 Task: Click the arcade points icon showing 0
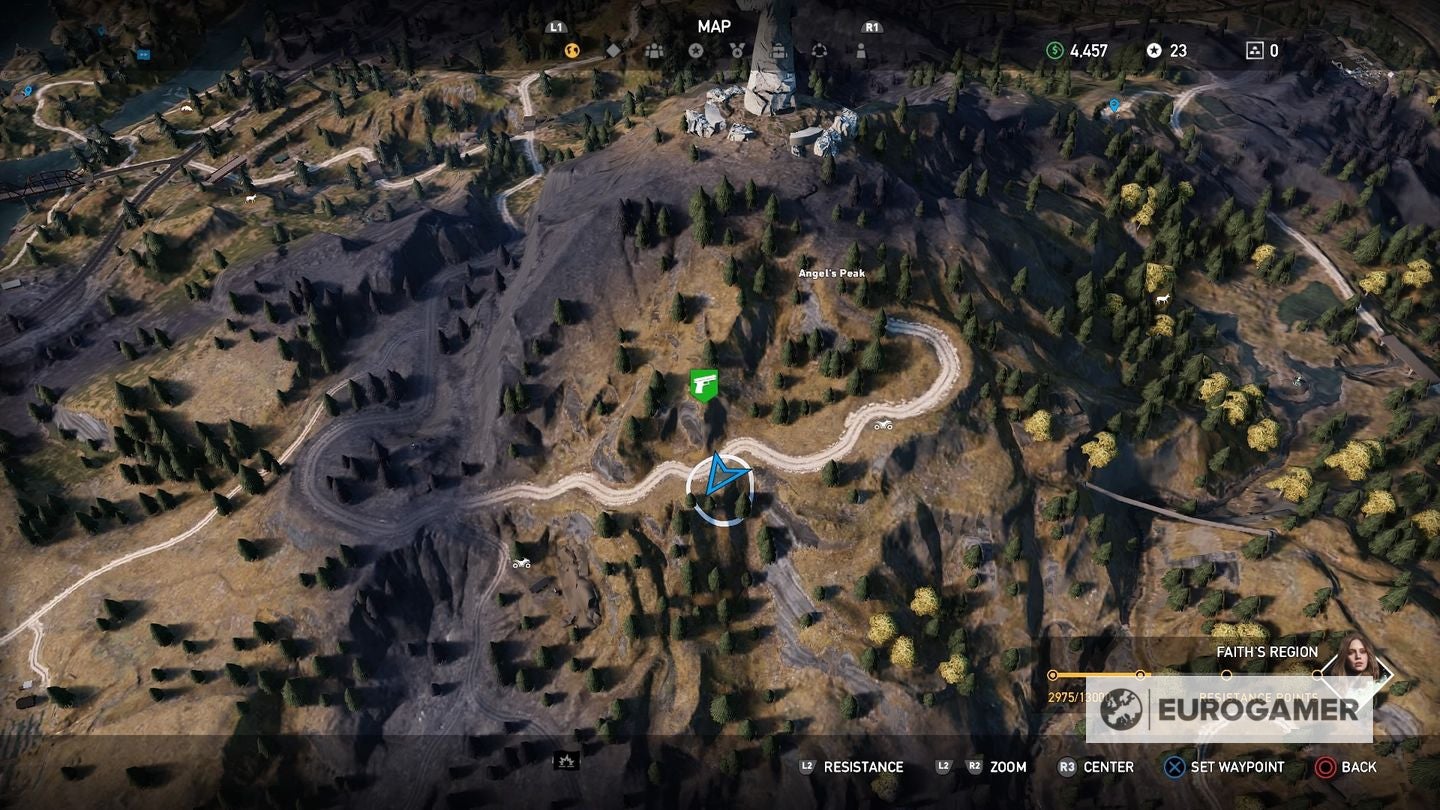click(x=1253, y=48)
